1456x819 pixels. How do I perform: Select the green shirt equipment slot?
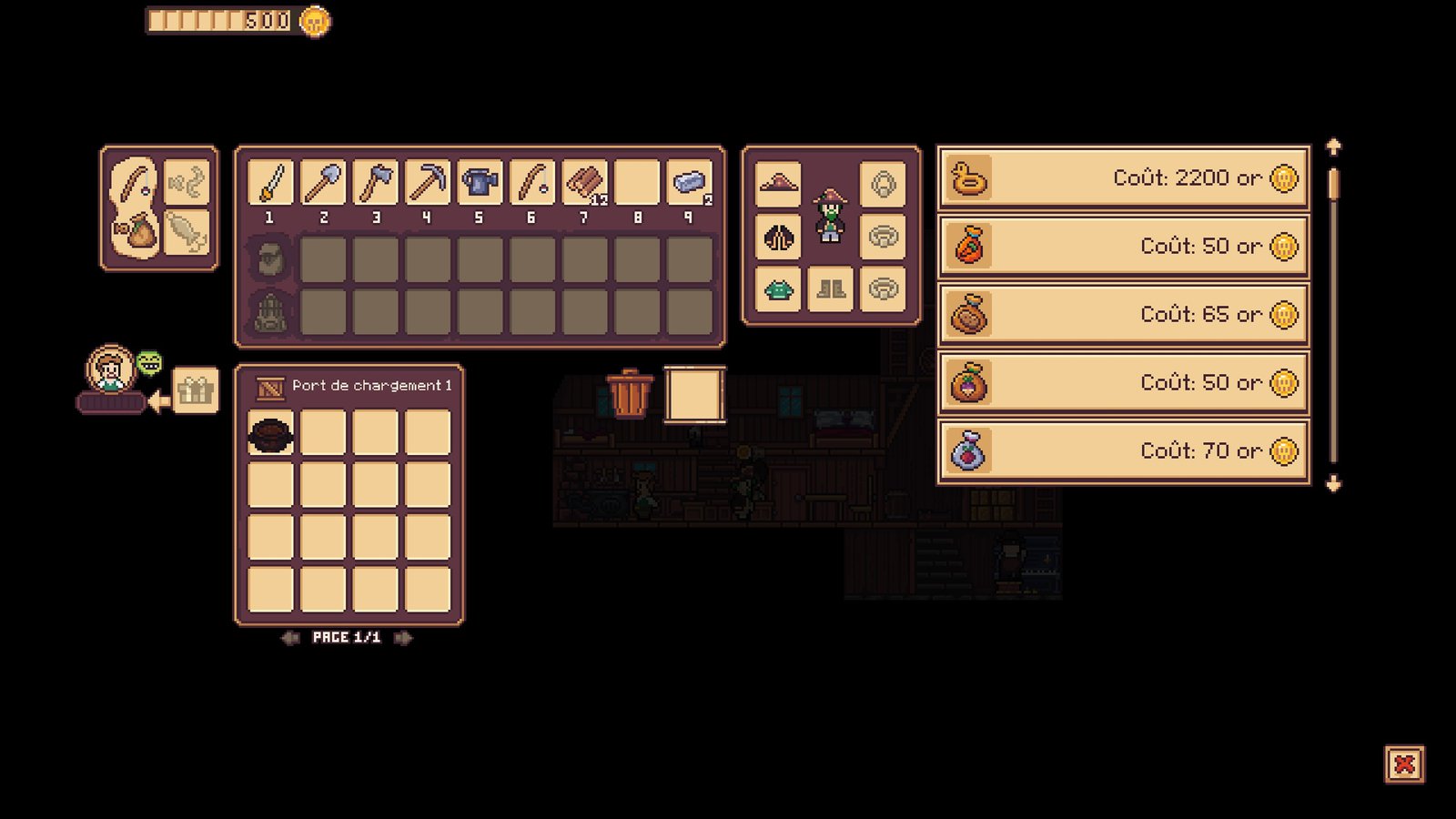778,290
